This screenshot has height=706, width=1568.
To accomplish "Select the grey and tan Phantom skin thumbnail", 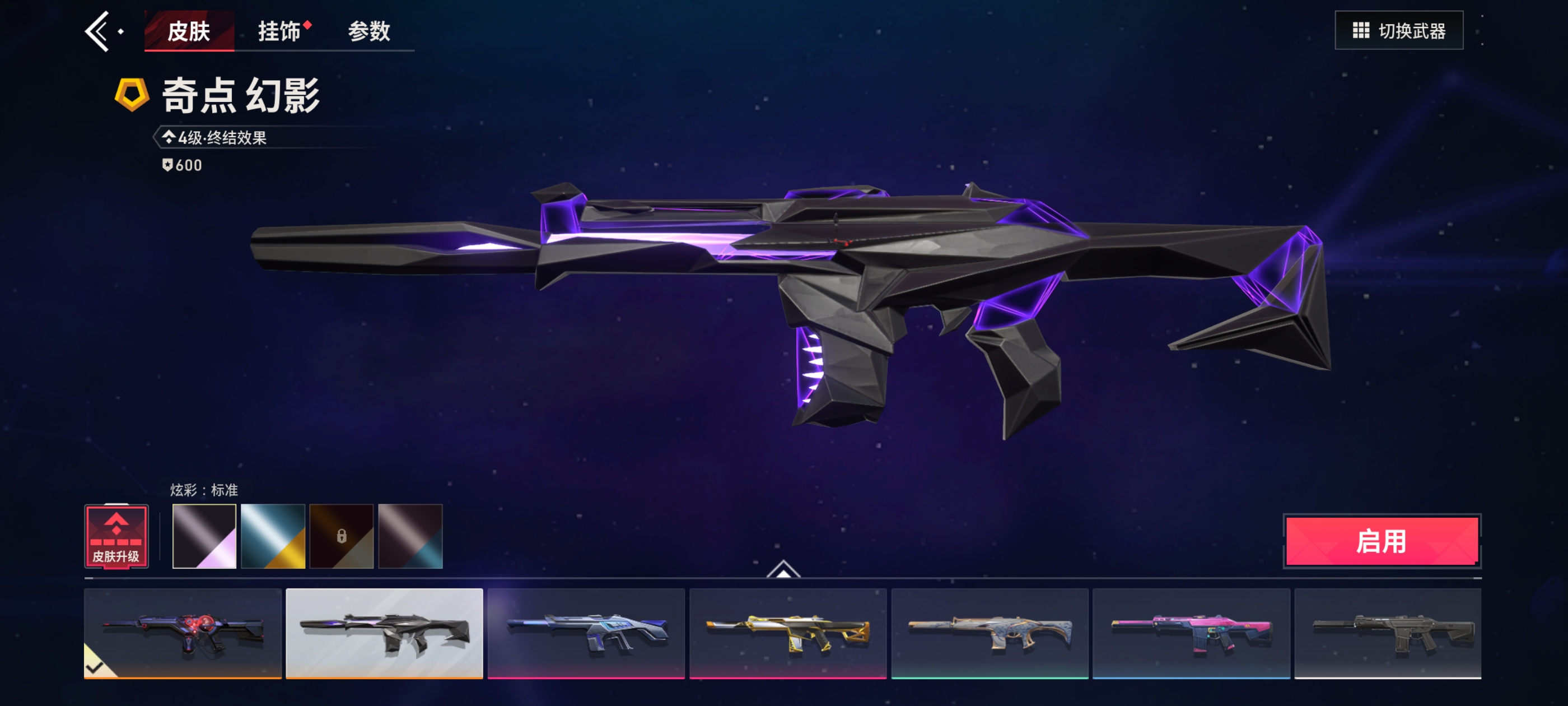I will coord(990,633).
